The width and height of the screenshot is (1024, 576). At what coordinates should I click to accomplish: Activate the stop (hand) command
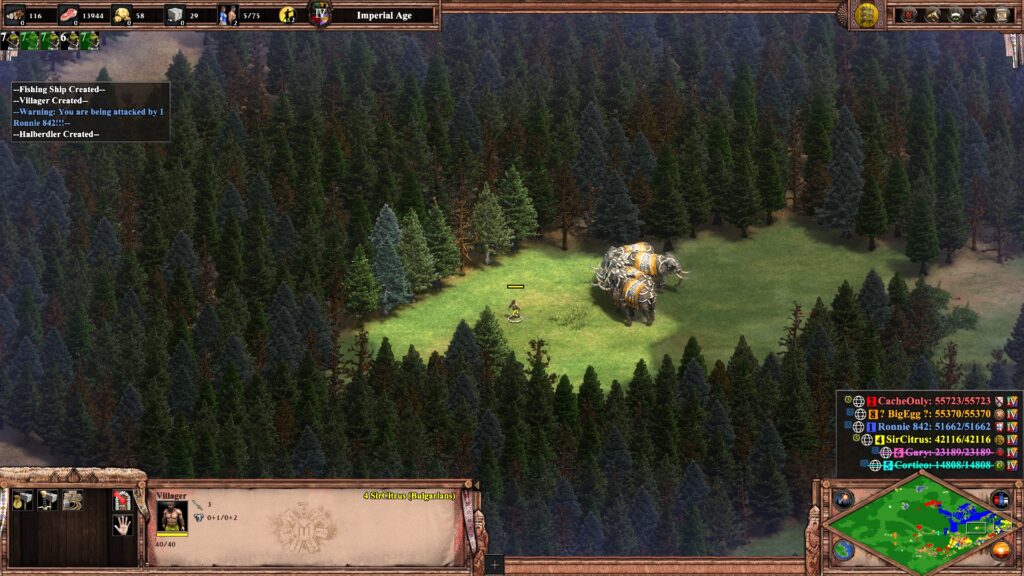click(x=121, y=524)
